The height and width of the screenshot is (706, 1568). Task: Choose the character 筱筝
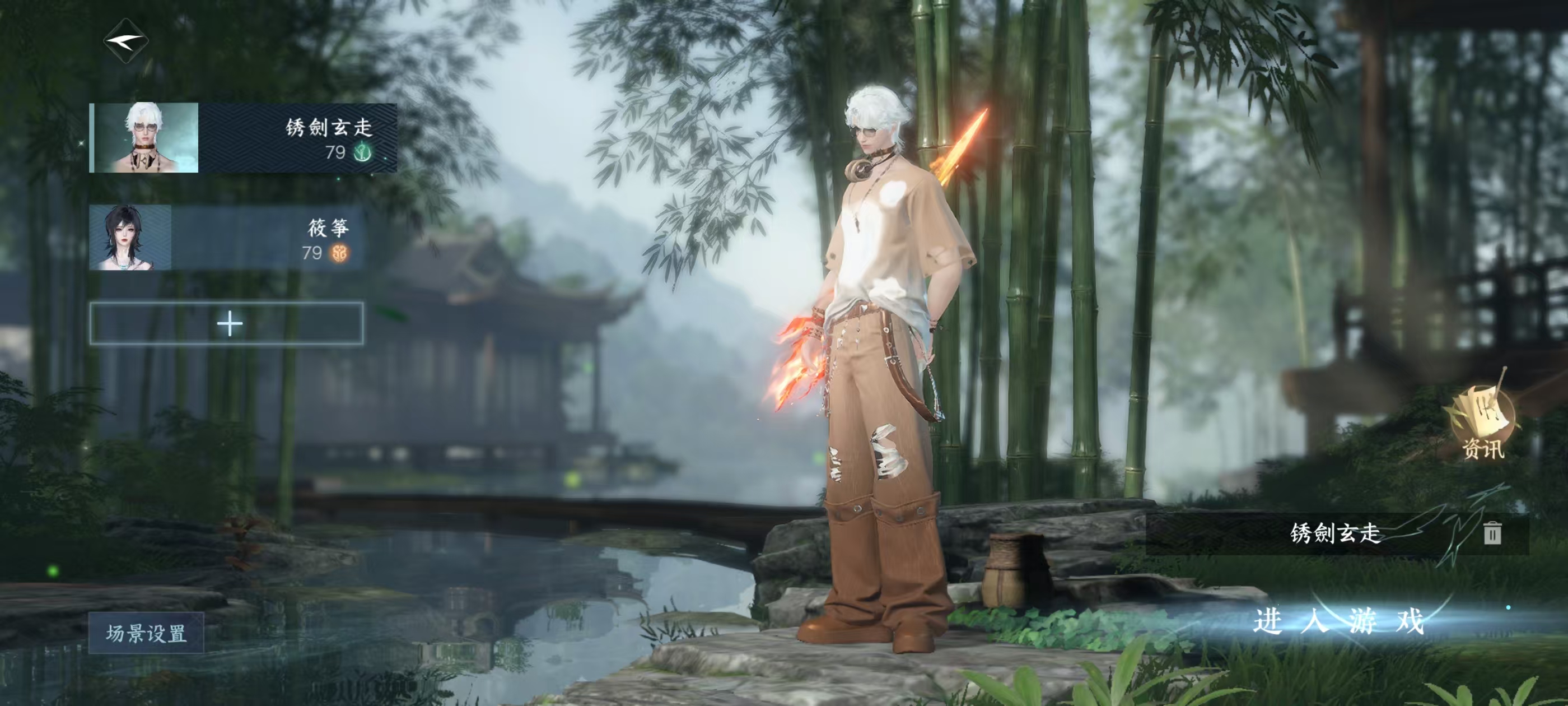(x=226, y=238)
